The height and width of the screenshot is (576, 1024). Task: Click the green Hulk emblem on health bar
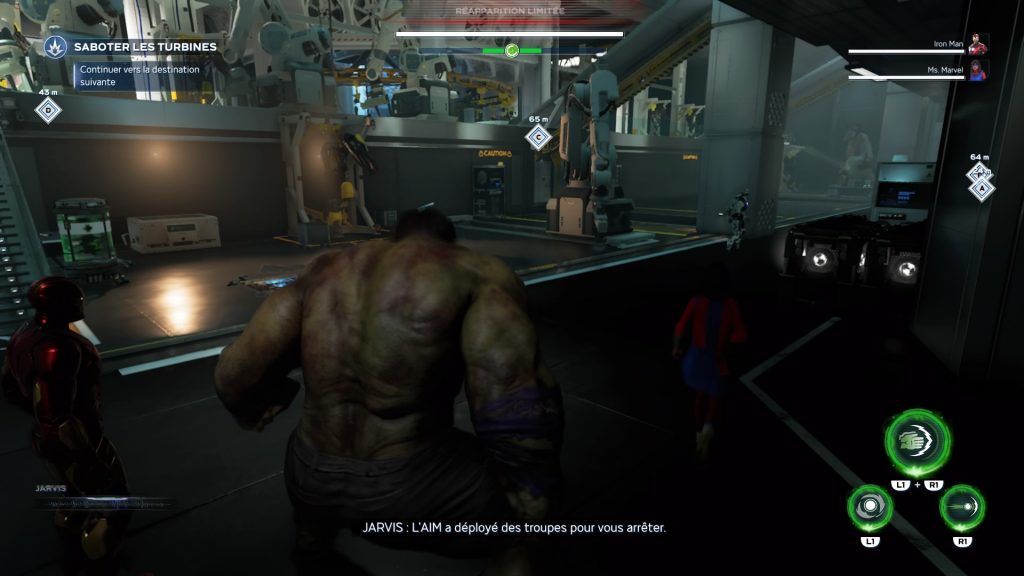(511, 50)
